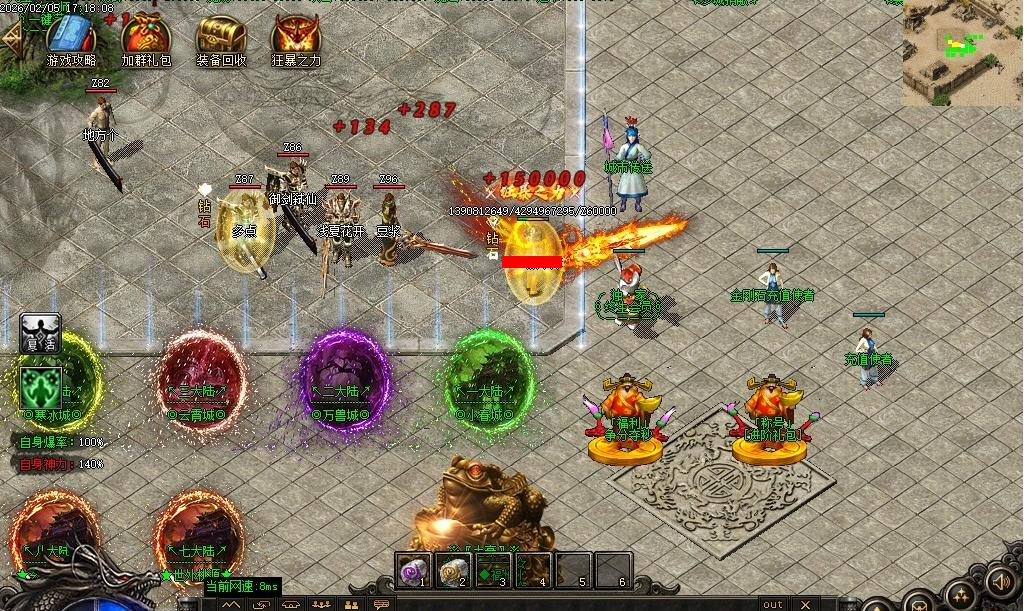The width and height of the screenshot is (1027, 611).
Task: Click the 'out' logout button
Action: tap(772, 604)
